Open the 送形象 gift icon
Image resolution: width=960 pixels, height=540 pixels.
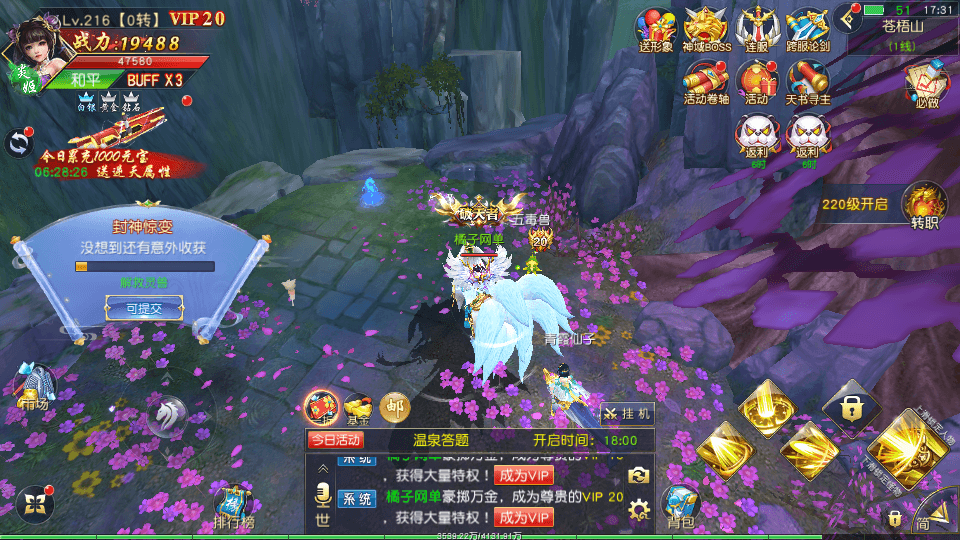coord(657,28)
